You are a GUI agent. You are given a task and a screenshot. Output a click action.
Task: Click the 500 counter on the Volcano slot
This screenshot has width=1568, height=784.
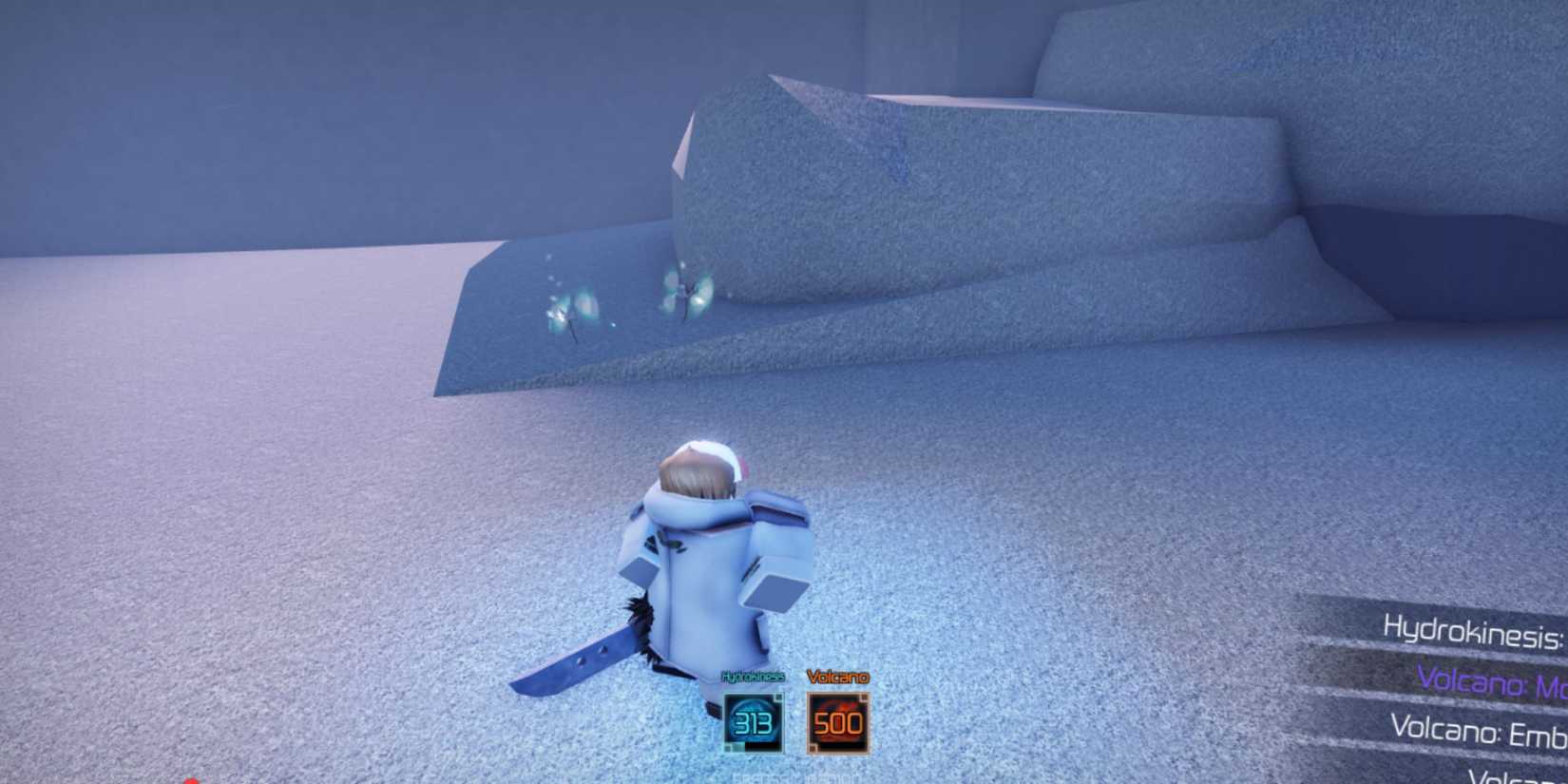pyautogui.click(x=836, y=723)
